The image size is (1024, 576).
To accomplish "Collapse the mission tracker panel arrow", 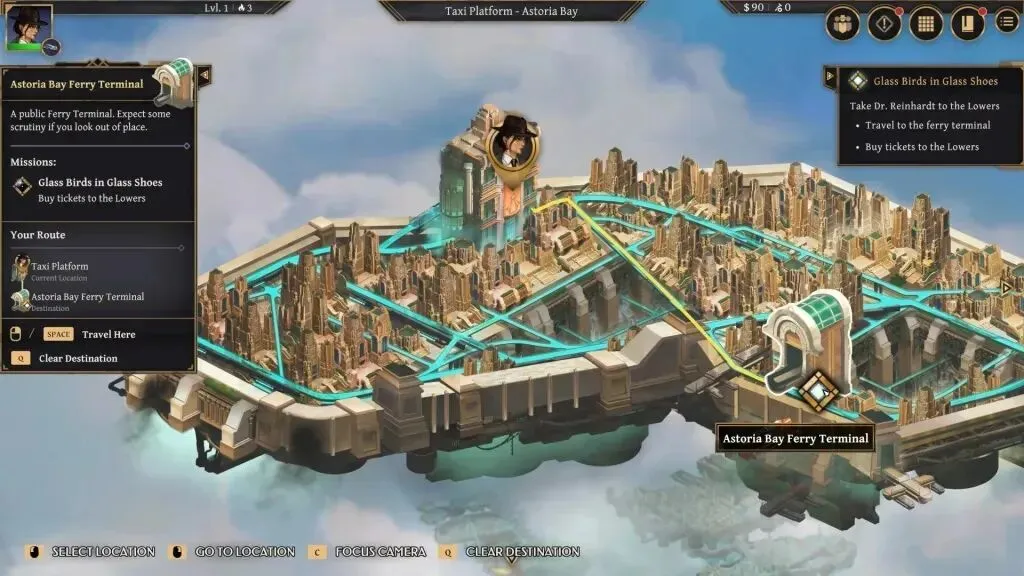I will pos(830,76).
